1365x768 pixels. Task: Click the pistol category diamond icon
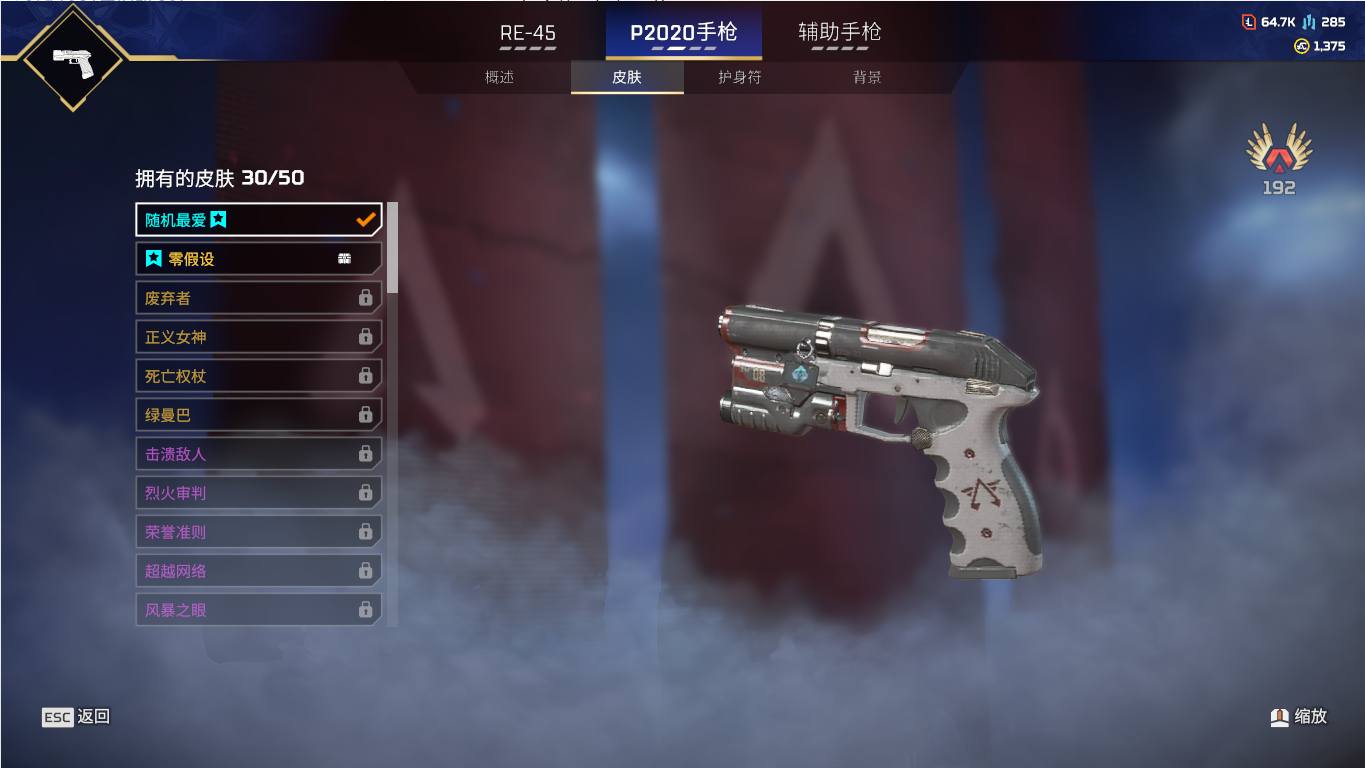72,58
